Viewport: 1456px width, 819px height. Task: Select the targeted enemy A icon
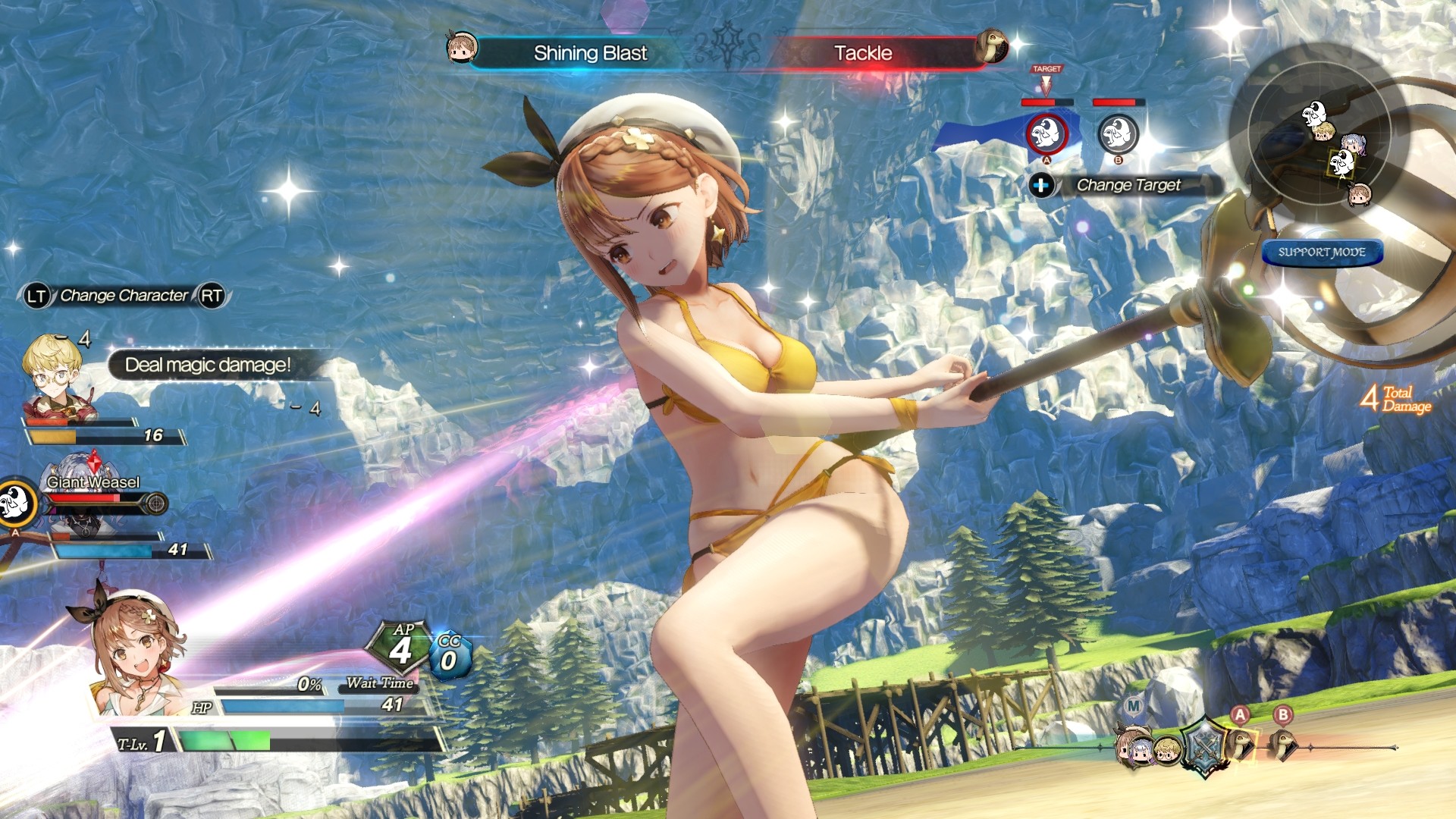click(x=1046, y=133)
